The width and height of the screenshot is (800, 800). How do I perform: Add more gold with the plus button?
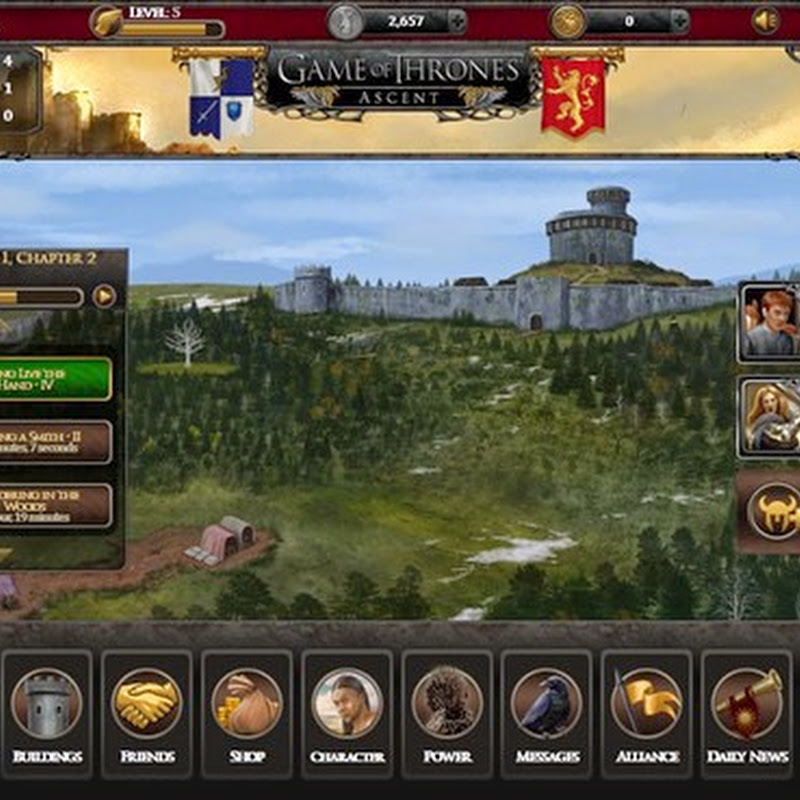(x=679, y=21)
